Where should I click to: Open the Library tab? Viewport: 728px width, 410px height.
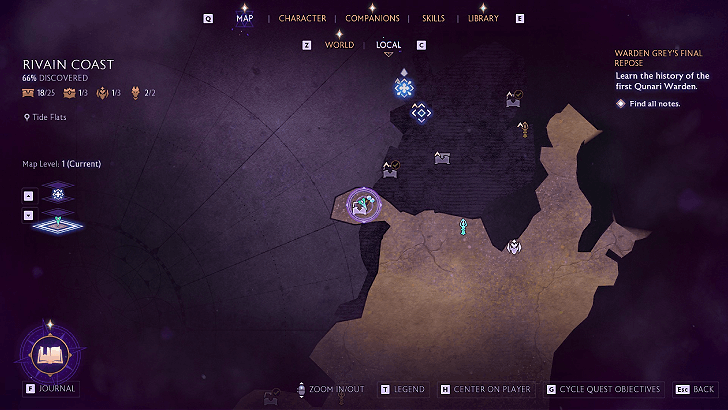tap(483, 19)
